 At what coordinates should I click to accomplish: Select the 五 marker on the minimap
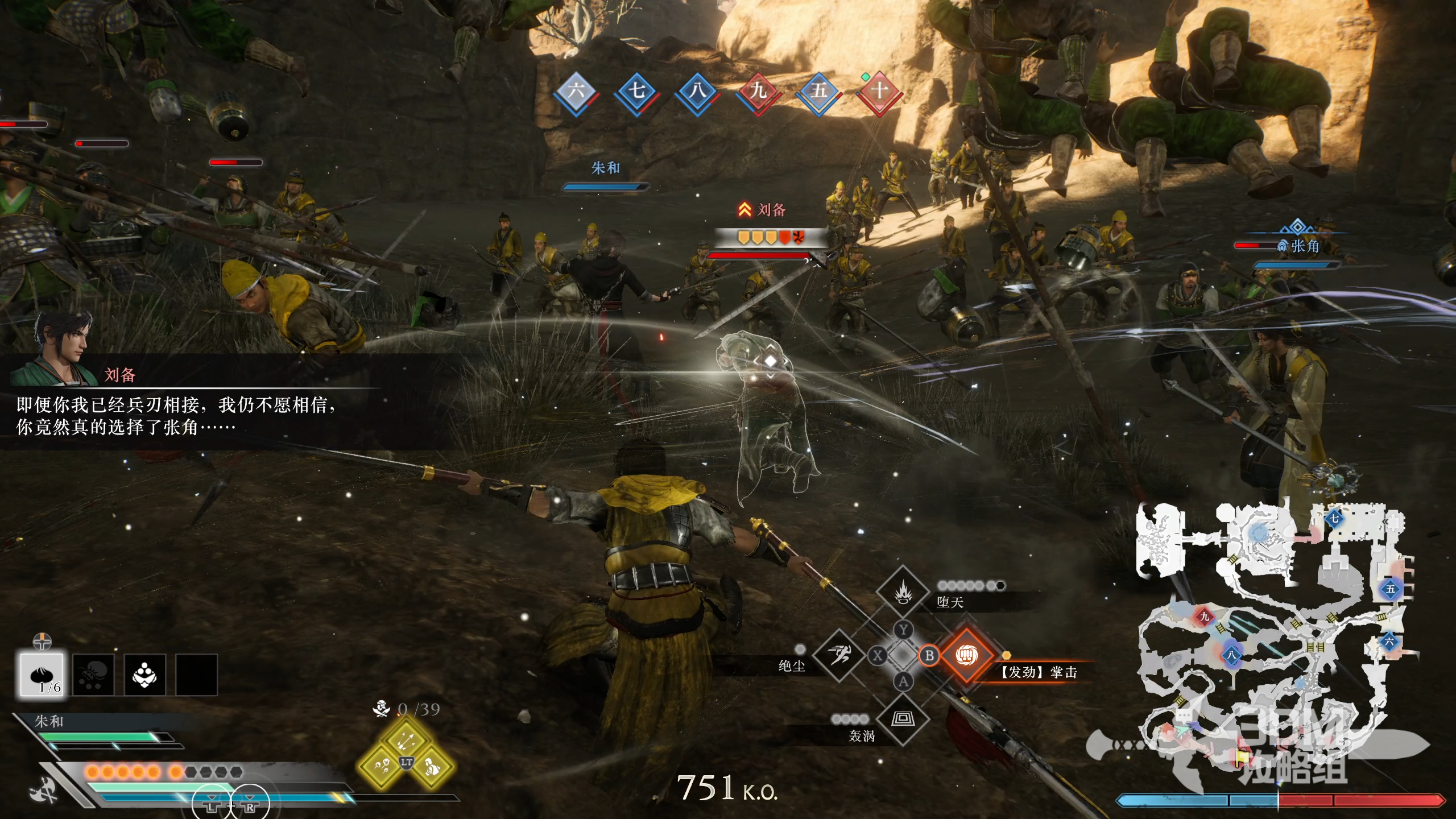click(1390, 589)
